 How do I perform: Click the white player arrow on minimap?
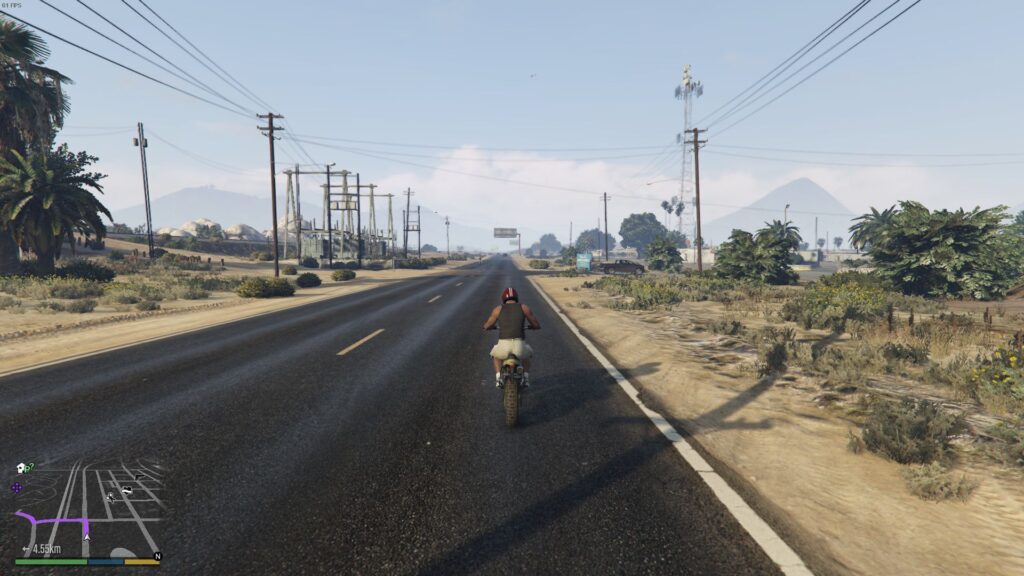pyautogui.click(x=86, y=536)
